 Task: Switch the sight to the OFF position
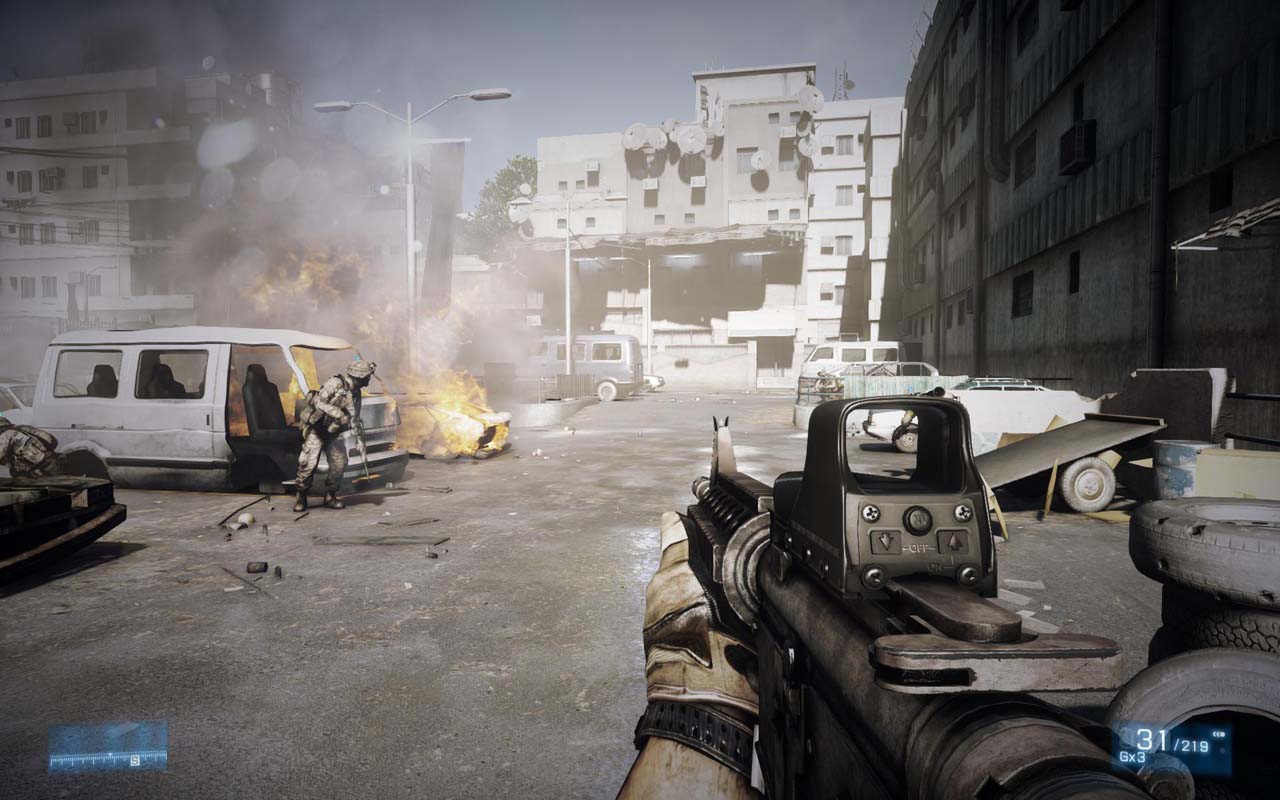point(917,547)
